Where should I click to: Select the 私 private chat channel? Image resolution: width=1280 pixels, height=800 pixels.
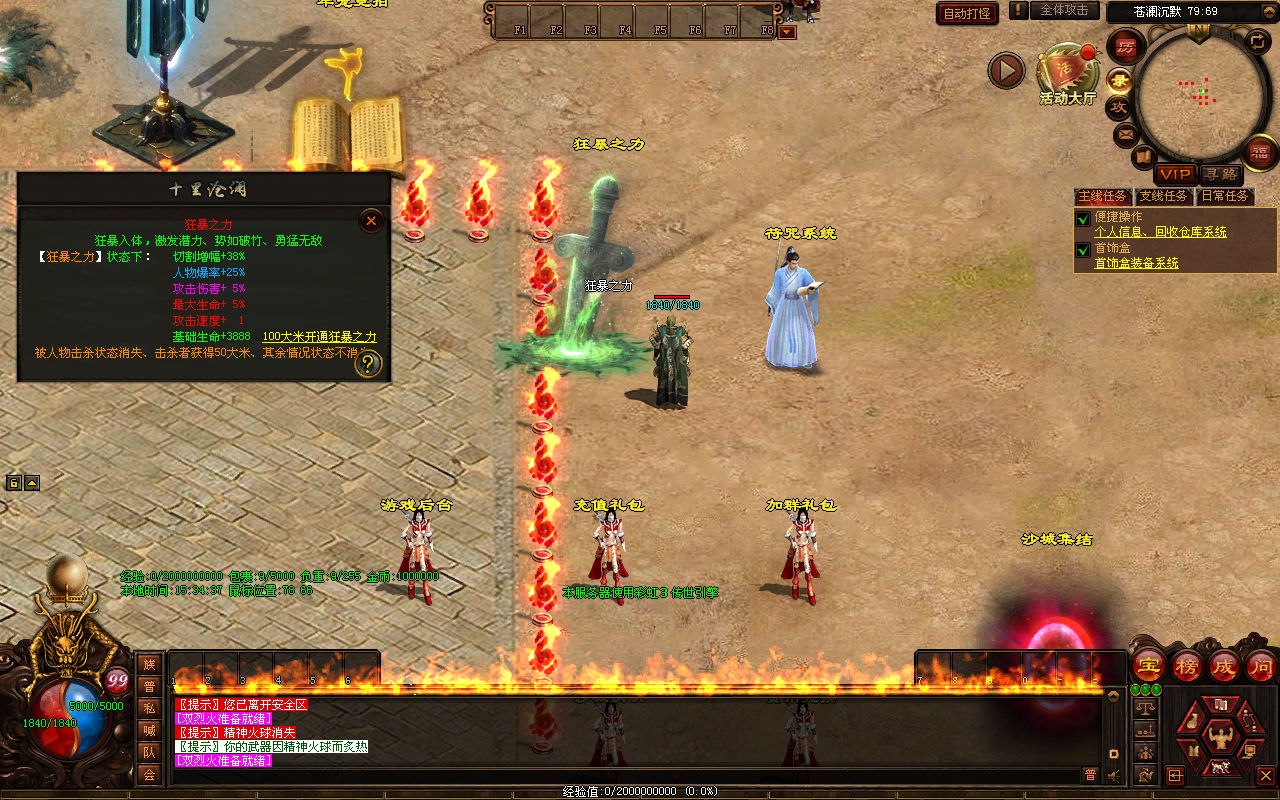[149, 708]
